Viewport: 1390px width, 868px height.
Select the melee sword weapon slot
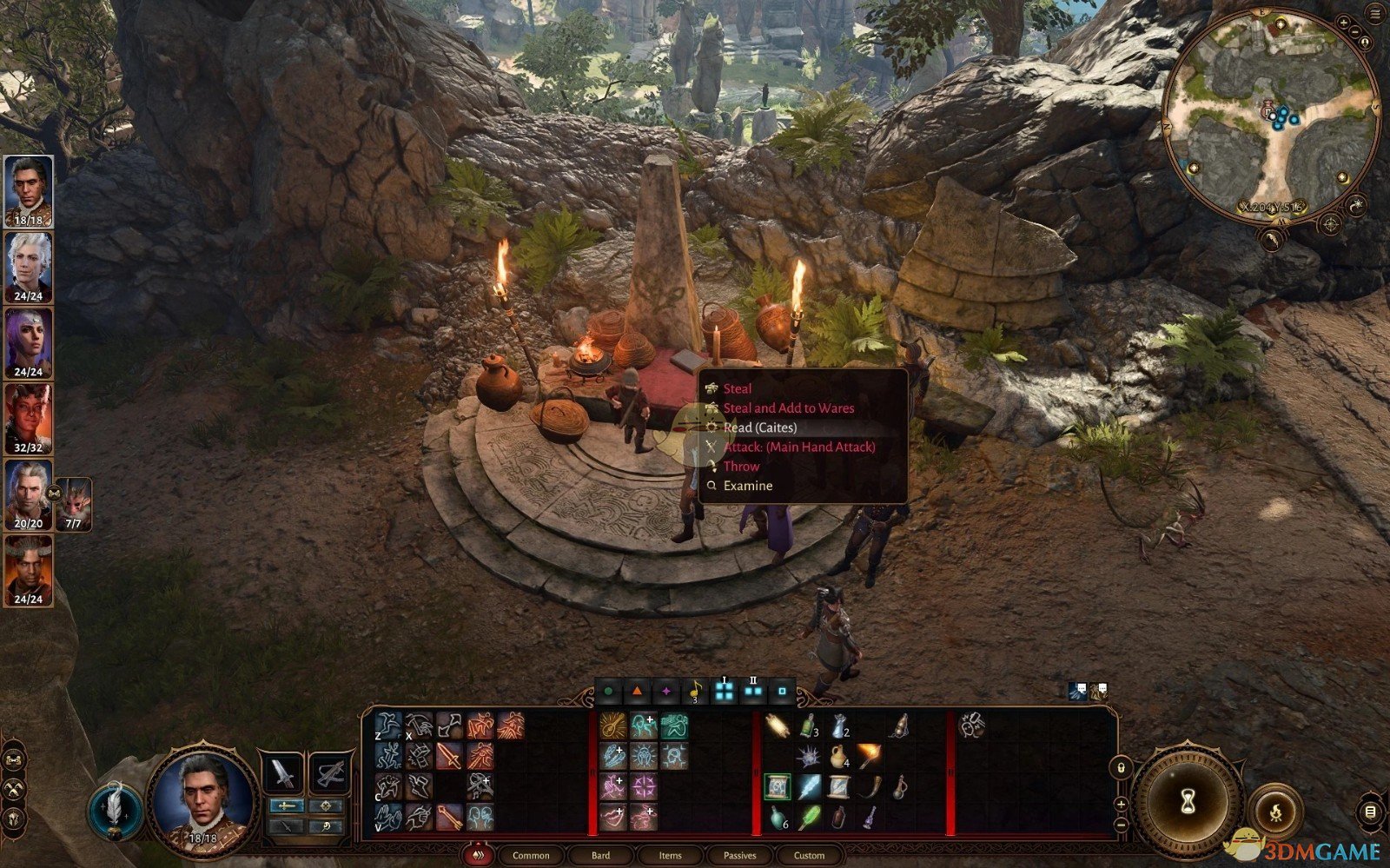282,772
